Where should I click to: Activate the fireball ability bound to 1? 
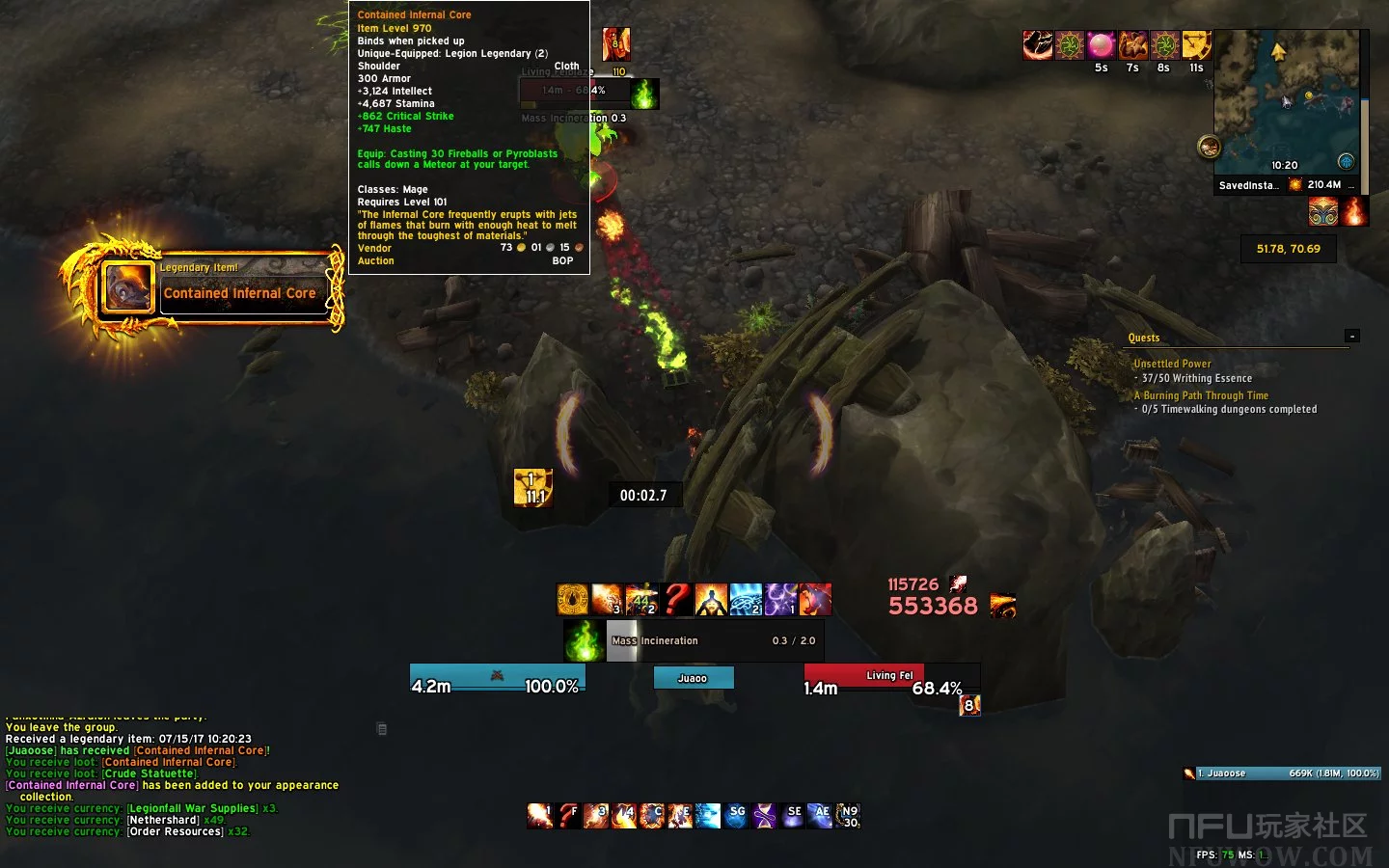539,816
